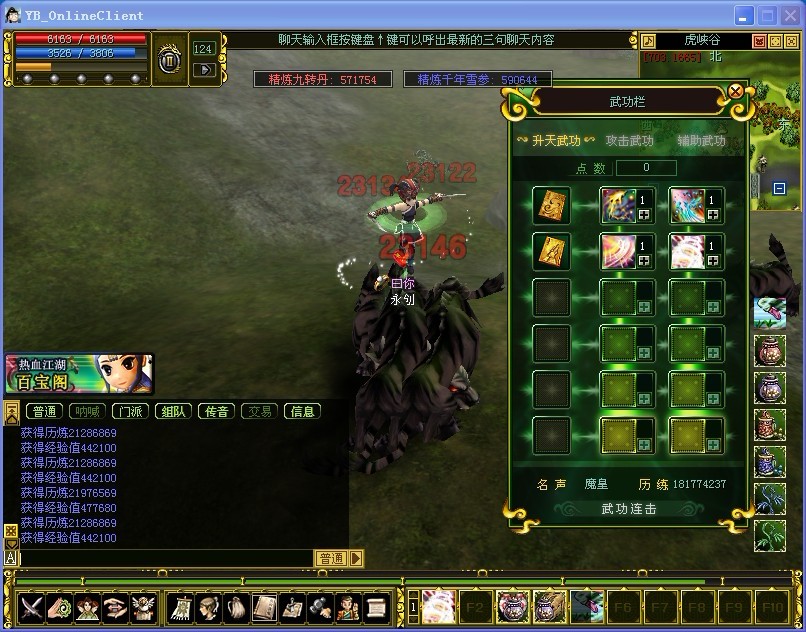Click the crossed swords icon in the bottom bar

pos(32,606)
